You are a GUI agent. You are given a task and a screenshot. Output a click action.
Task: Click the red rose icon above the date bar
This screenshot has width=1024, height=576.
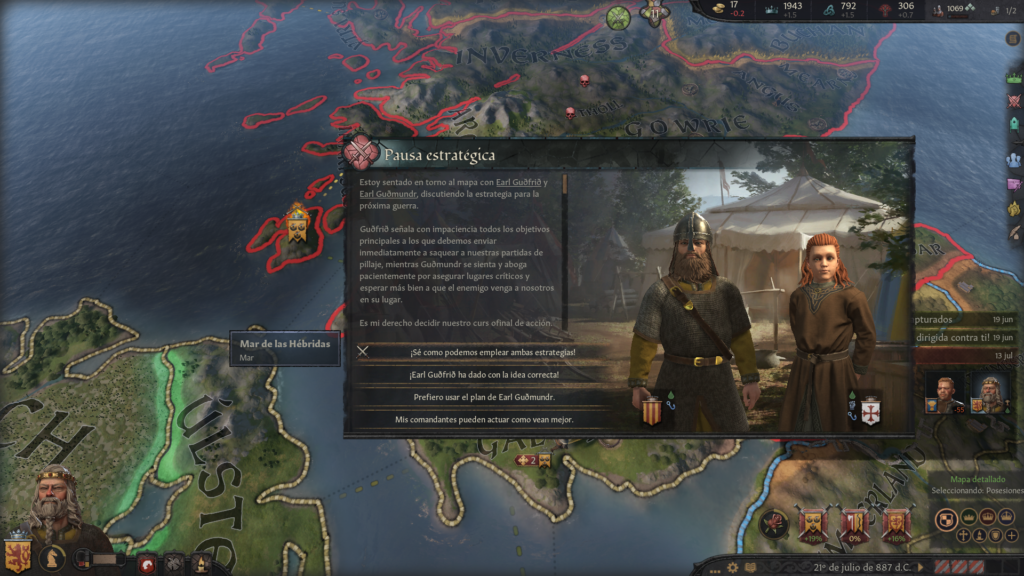[x=773, y=523]
